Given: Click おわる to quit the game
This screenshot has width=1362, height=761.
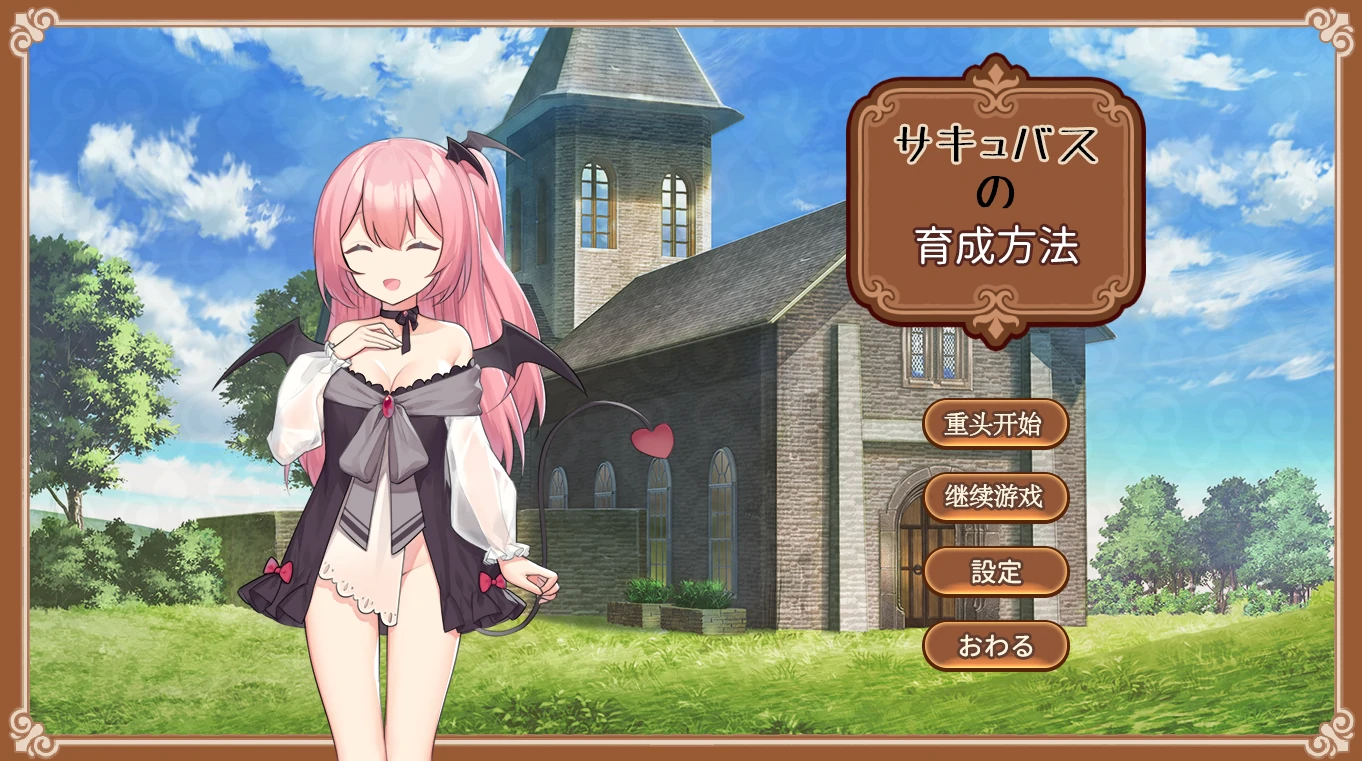Looking at the screenshot, I should (997, 646).
